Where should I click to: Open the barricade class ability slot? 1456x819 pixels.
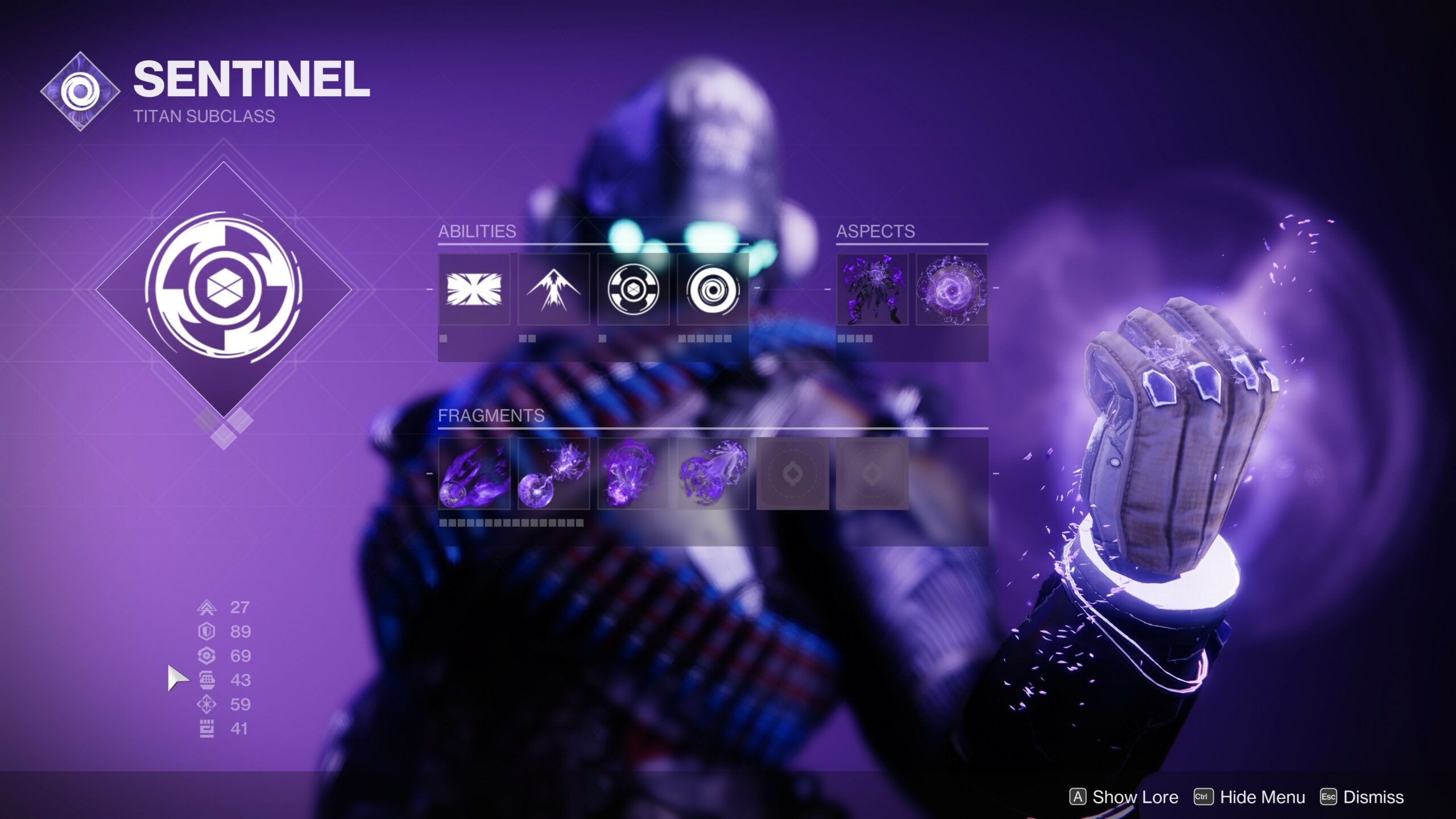[x=474, y=289]
